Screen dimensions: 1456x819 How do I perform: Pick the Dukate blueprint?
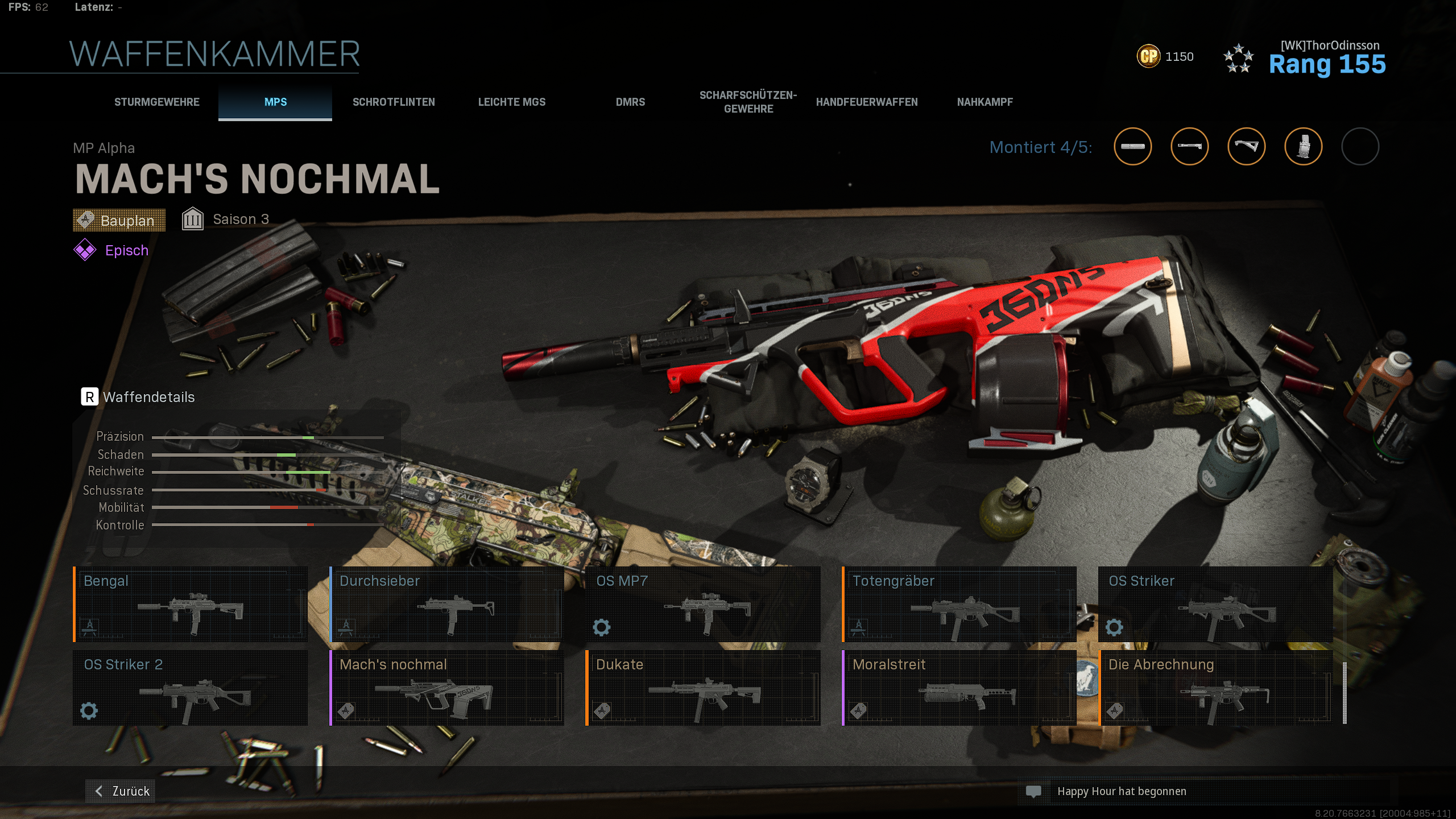[x=704, y=688]
